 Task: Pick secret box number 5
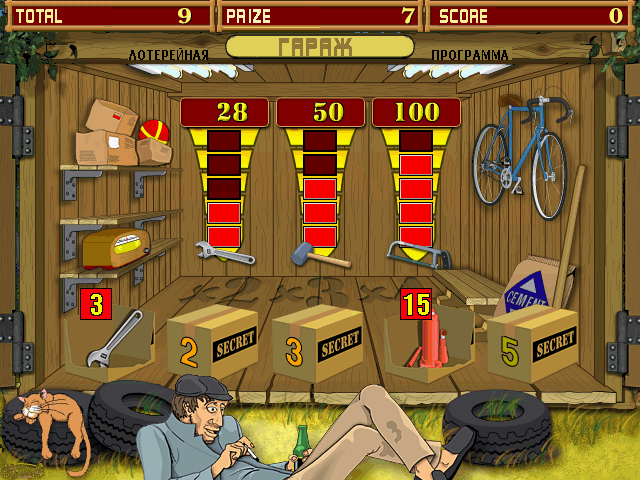pos(531,345)
